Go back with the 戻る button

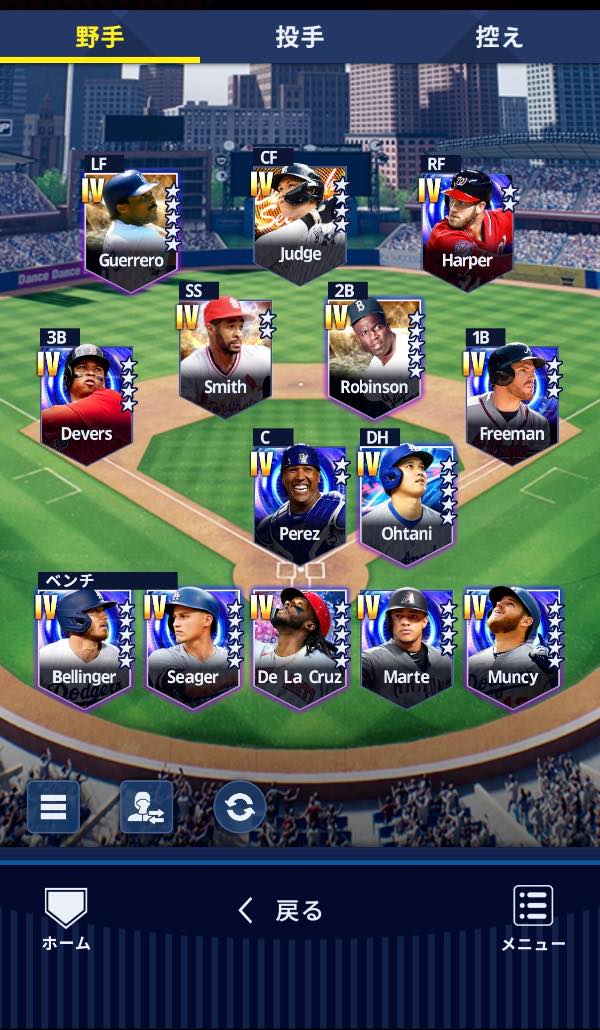(281, 910)
